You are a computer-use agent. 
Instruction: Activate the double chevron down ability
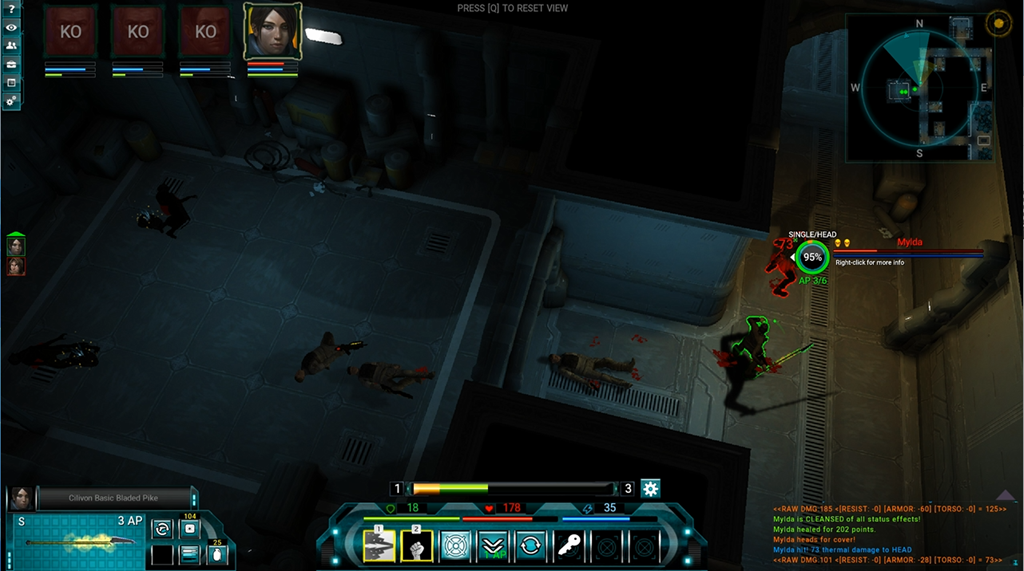tap(492, 545)
